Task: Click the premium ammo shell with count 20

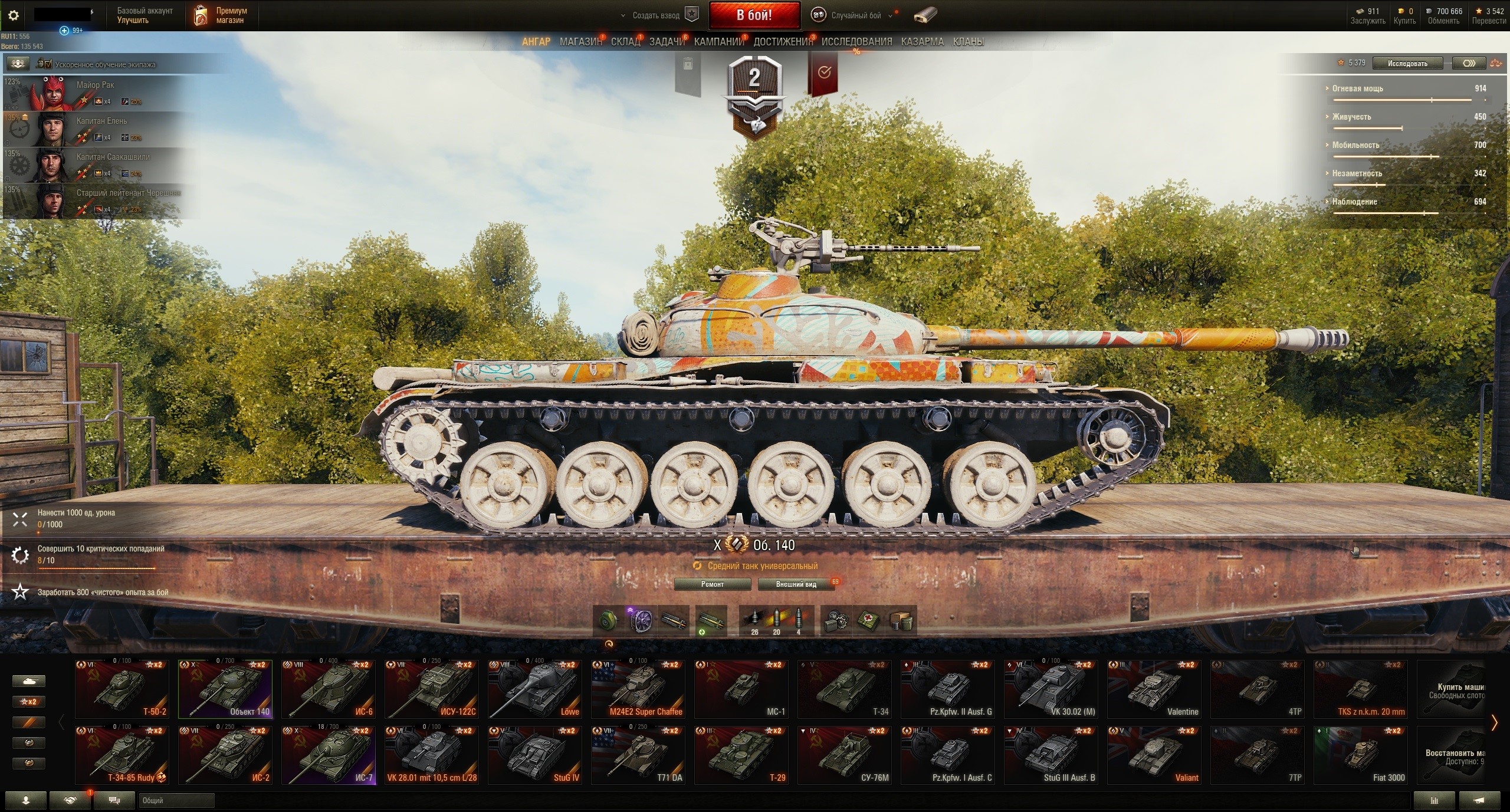Action: 776,618
